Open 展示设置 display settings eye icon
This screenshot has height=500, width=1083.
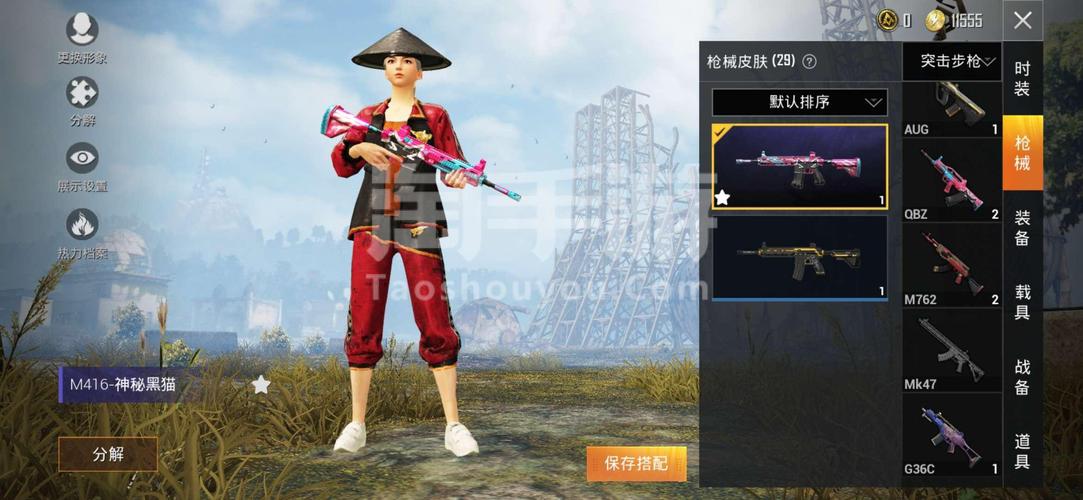[x=82, y=165]
